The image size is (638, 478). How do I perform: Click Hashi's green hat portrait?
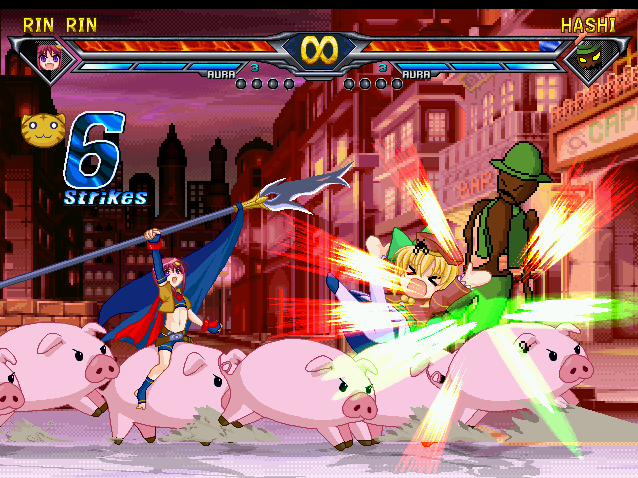point(590,57)
